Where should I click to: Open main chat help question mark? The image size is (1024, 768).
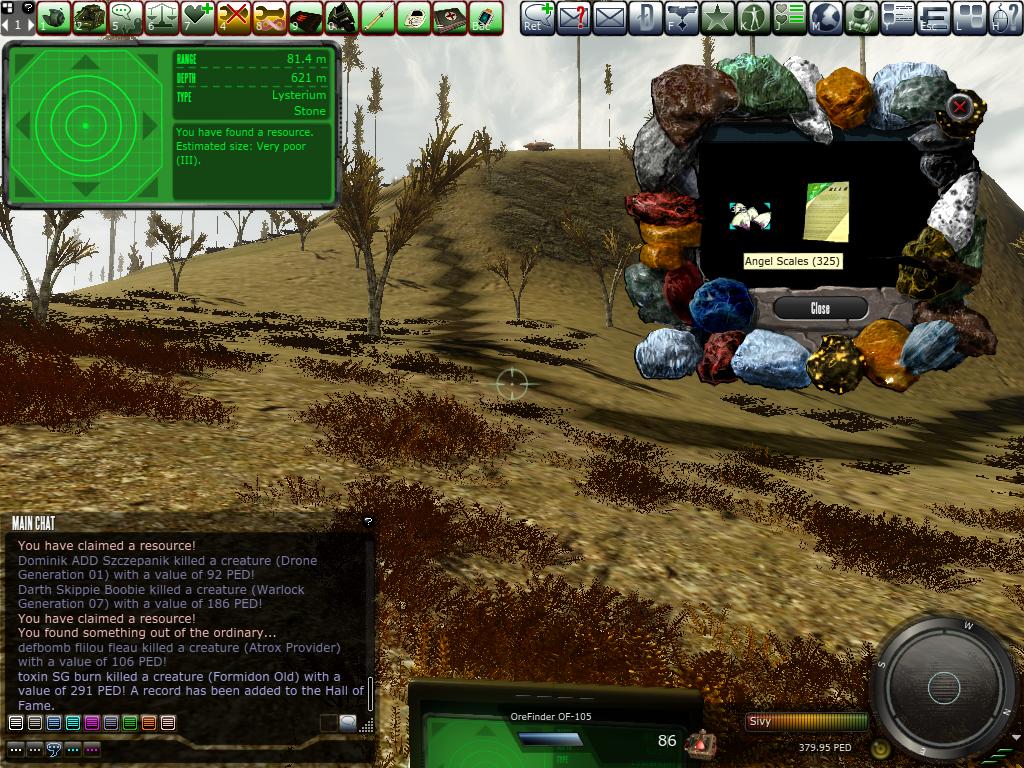pyautogui.click(x=368, y=521)
